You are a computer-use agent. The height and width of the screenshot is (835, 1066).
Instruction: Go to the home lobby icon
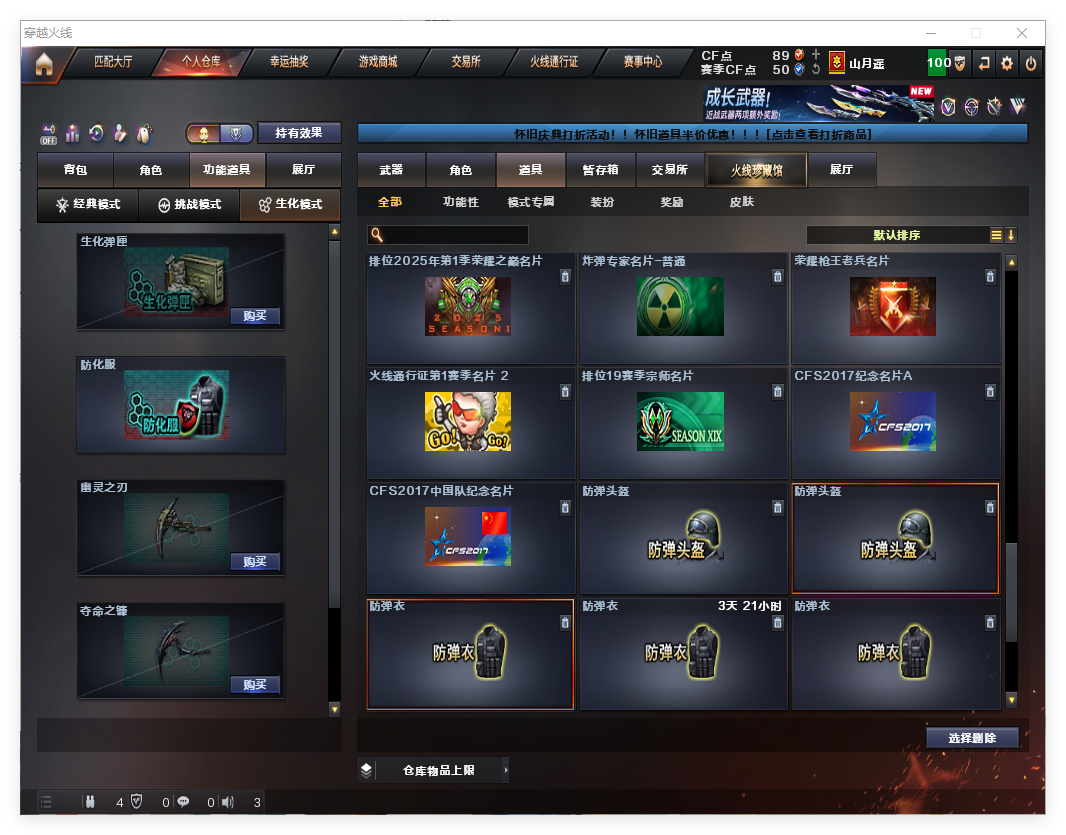[44, 64]
